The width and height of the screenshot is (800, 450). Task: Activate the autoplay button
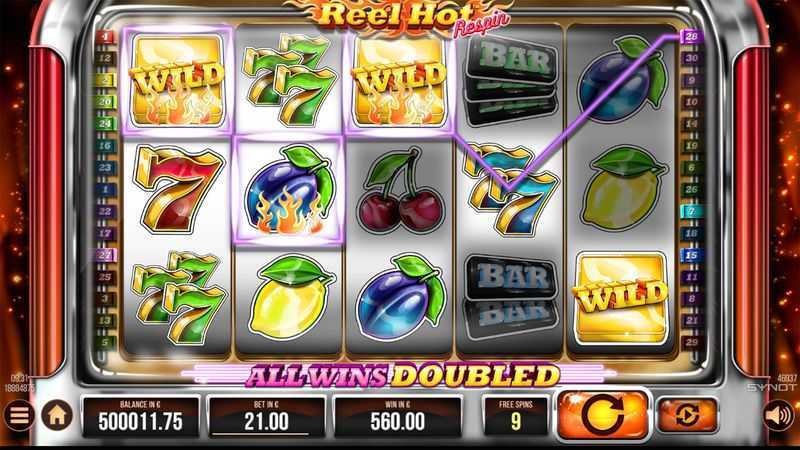(687, 413)
